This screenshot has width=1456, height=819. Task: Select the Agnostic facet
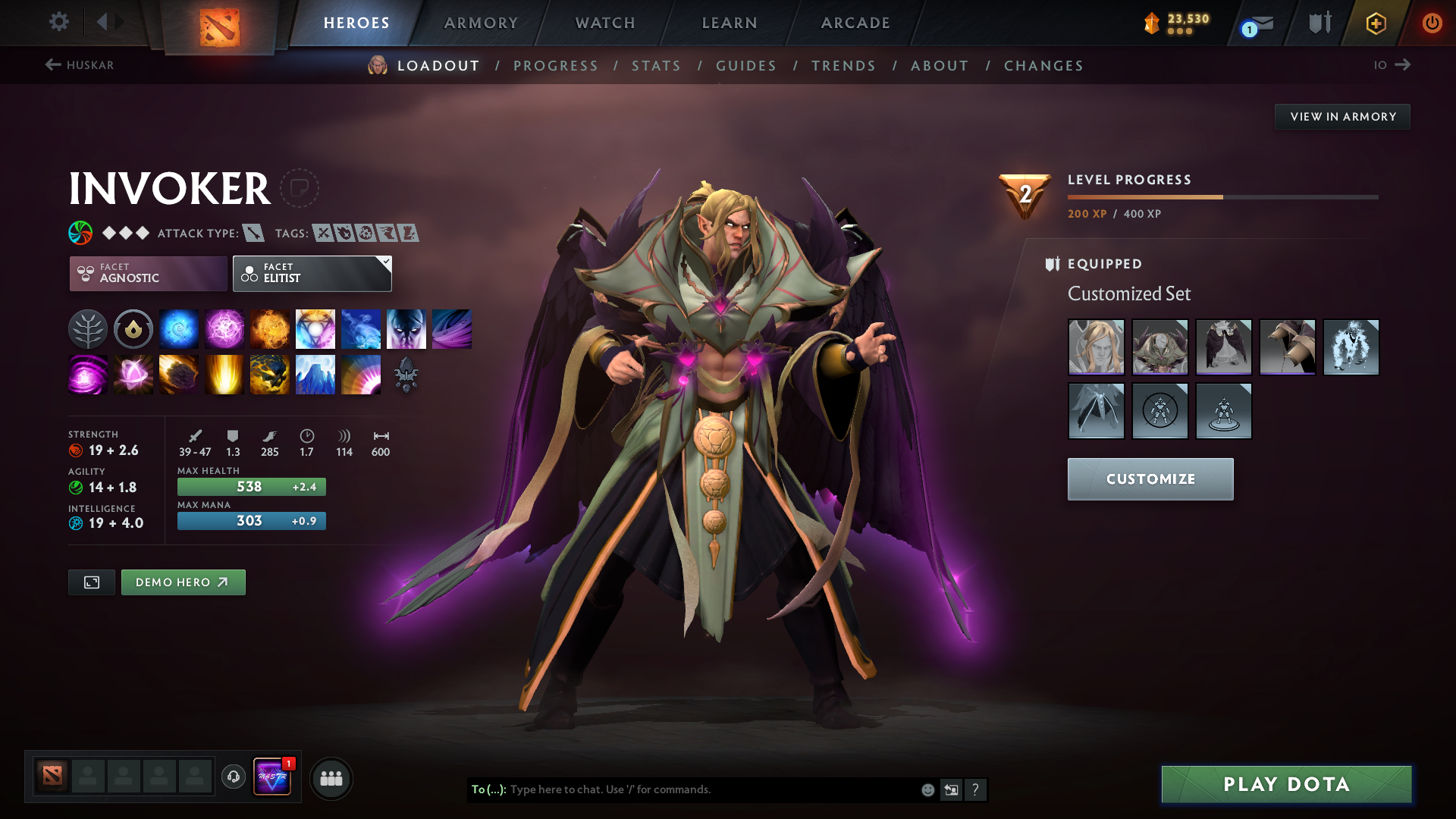[147, 274]
